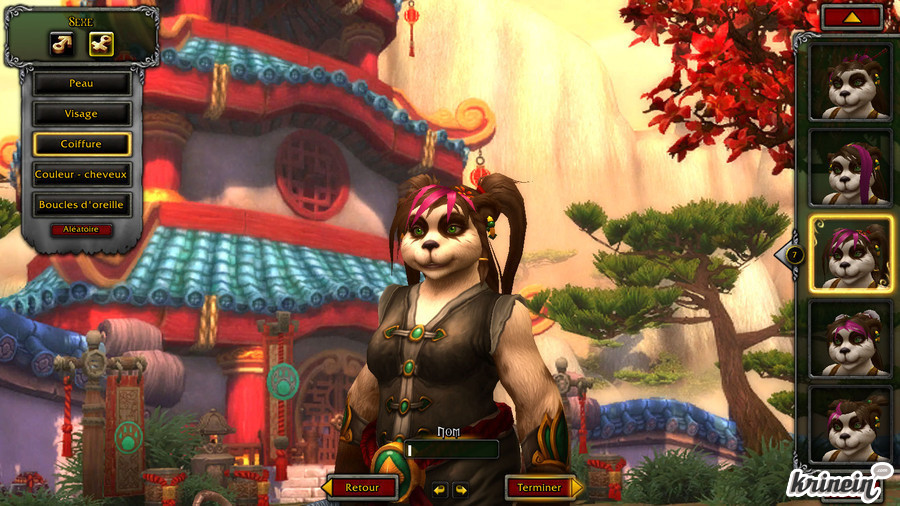Viewport: 900px width, 506px height.
Task: Pick the long purple-streaked hair thumbnail
Action: pos(850,167)
